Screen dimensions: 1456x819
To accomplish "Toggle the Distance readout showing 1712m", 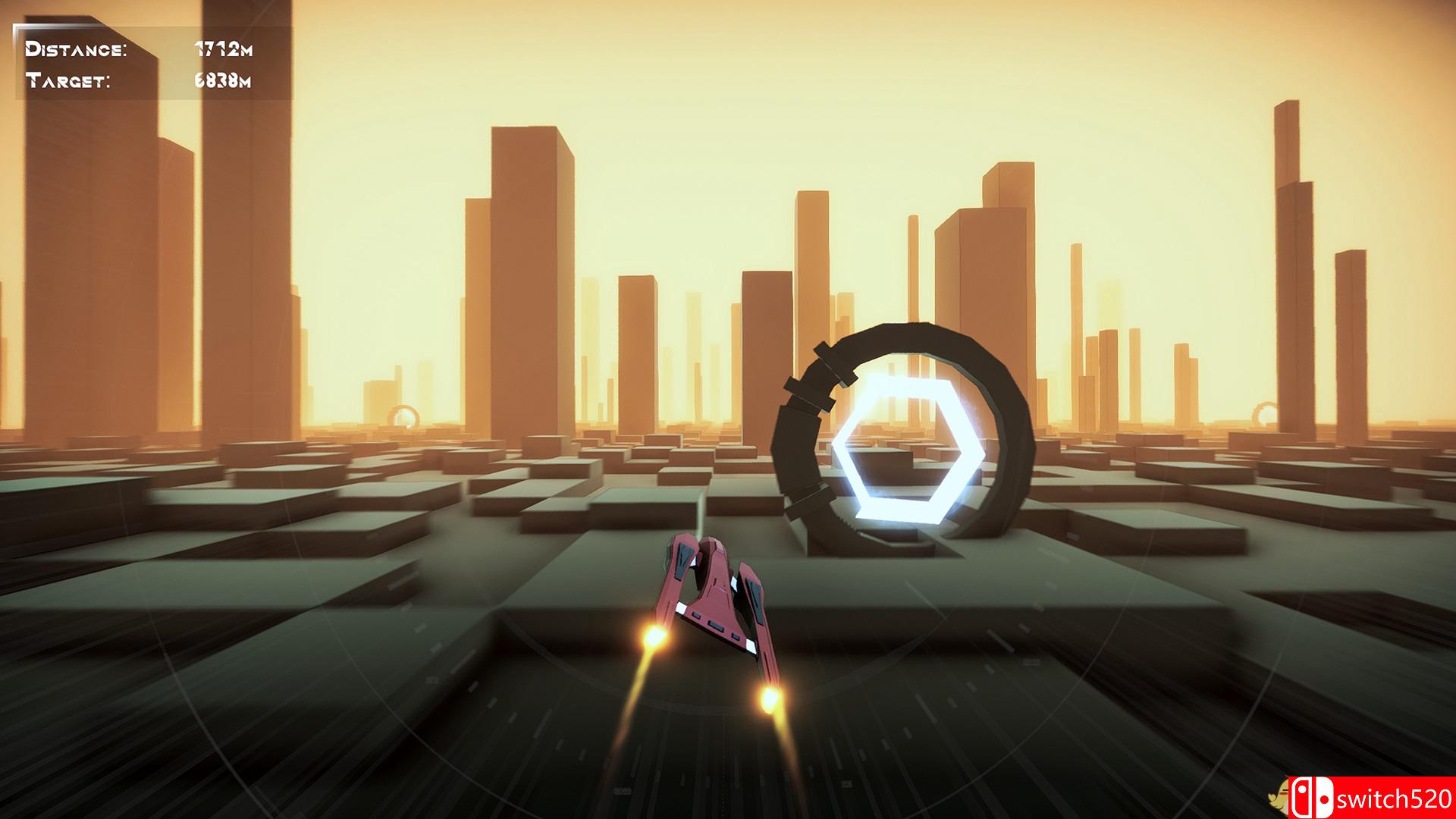I will [x=224, y=49].
